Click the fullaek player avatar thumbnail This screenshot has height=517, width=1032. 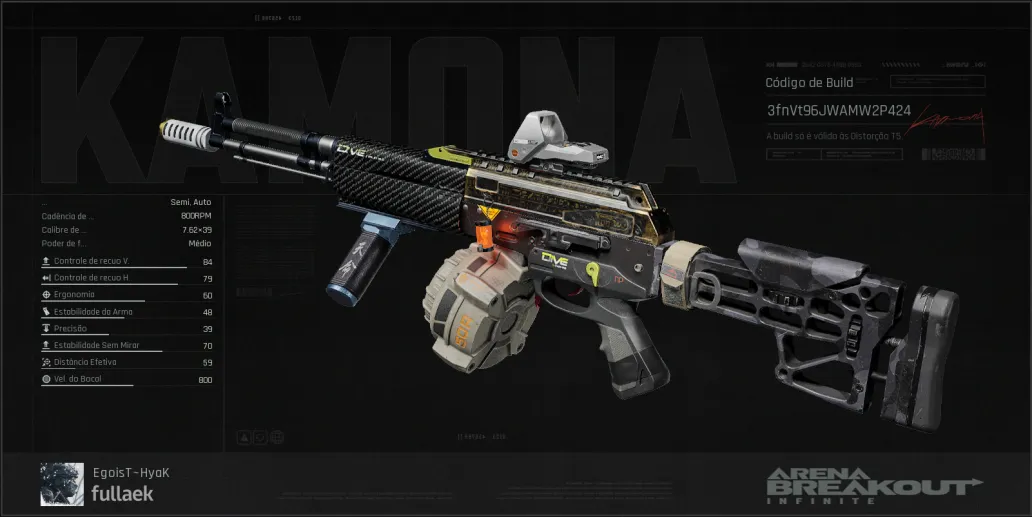tap(62, 484)
